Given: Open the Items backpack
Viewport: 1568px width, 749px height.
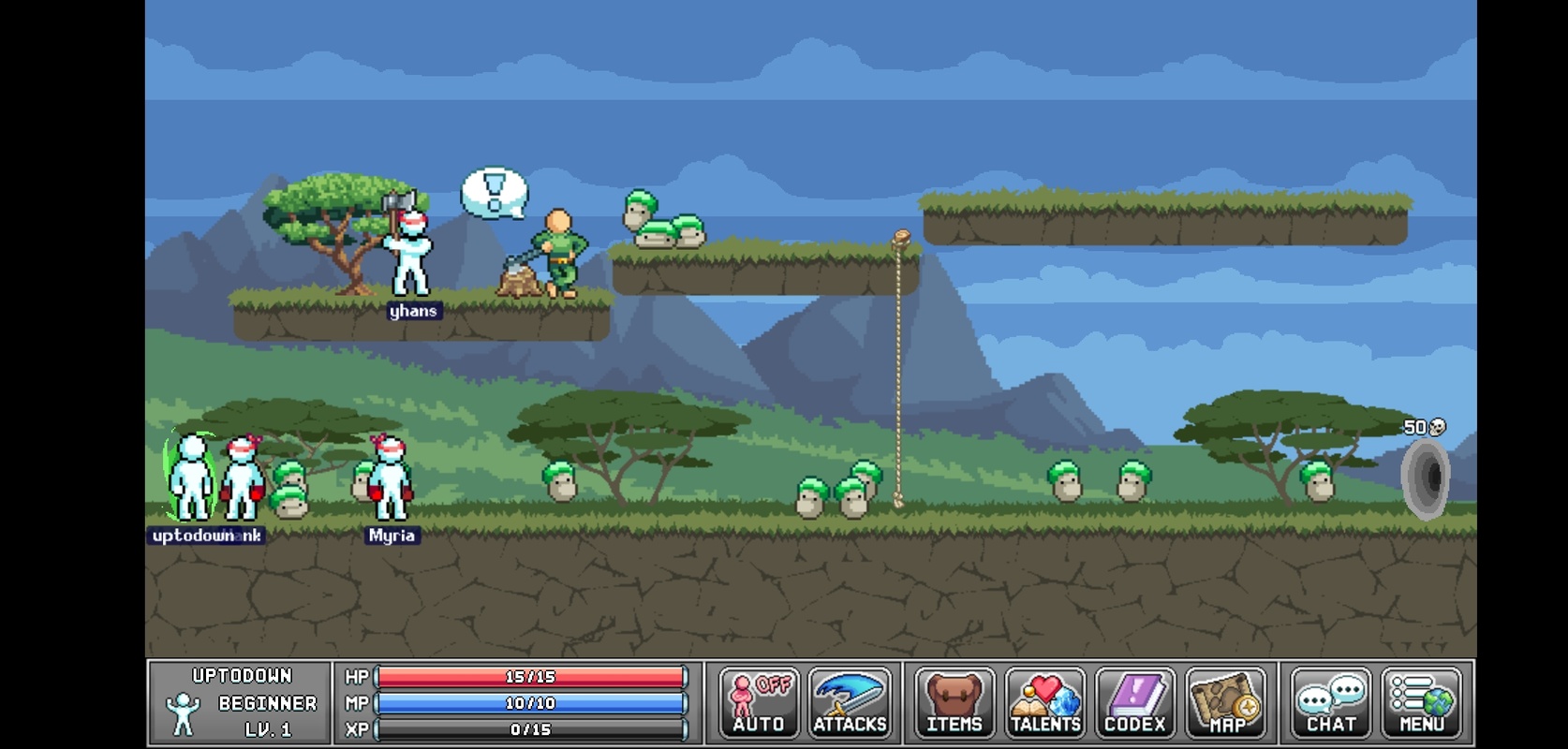Looking at the screenshot, I should pos(954,702).
